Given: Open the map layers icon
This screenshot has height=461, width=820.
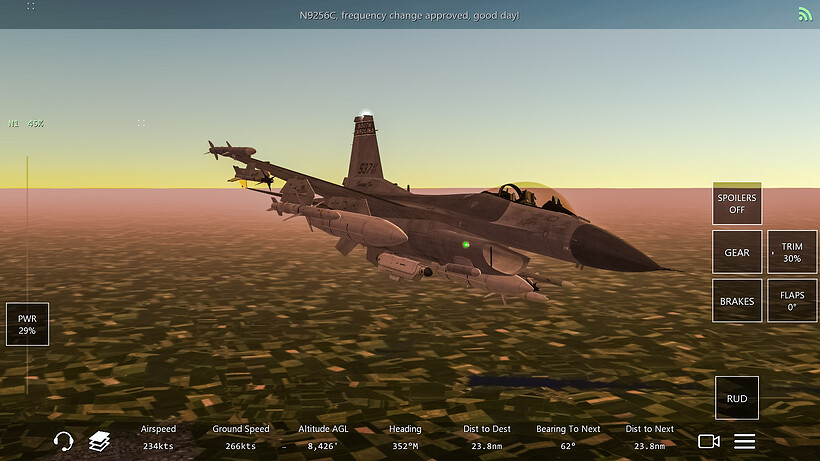Looking at the screenshot, I should pyautogui.click(x=98, y=441).
